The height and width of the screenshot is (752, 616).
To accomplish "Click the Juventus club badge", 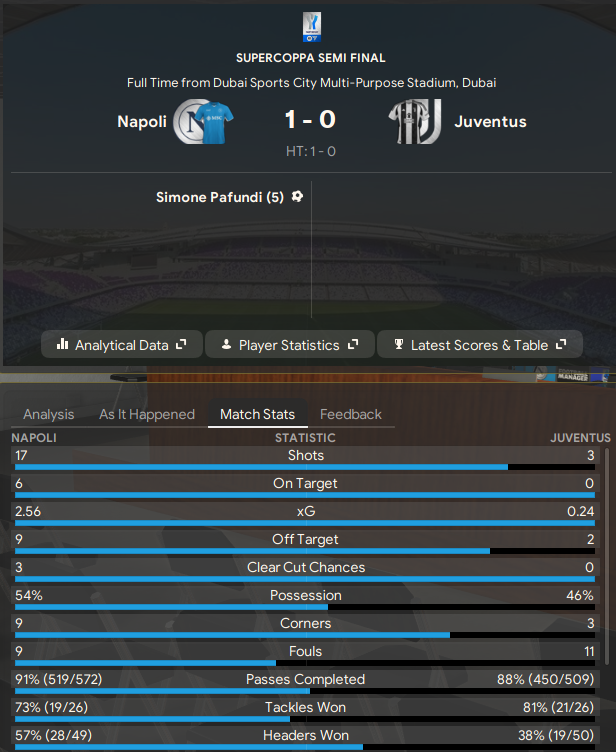I will (x=415, y=122).
